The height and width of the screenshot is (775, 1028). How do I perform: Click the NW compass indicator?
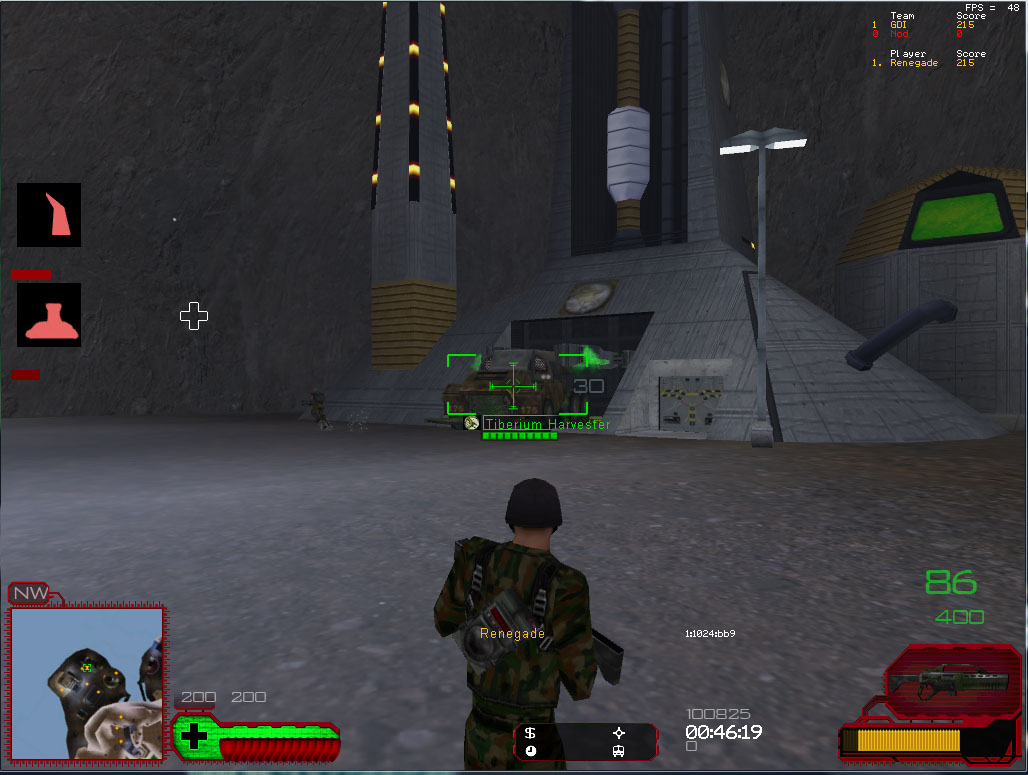coord(29,594)
